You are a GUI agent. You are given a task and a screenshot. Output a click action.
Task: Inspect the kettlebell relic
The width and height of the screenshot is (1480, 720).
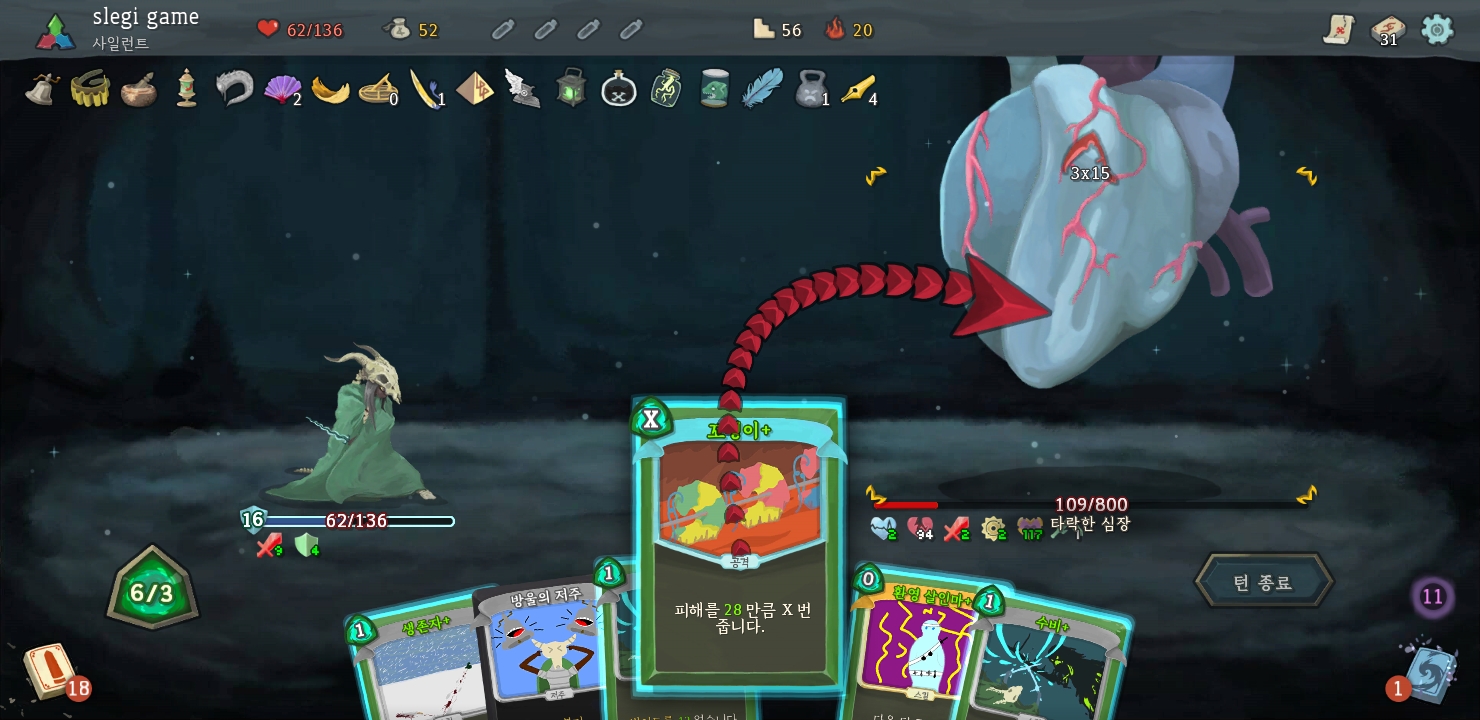coord(810,89)
